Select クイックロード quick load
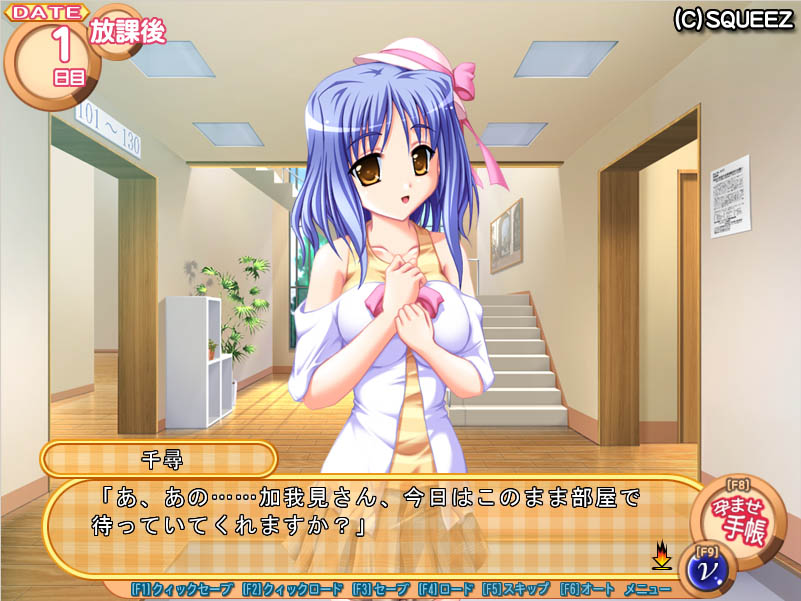801x601 pixels. (x=292, y=590)
